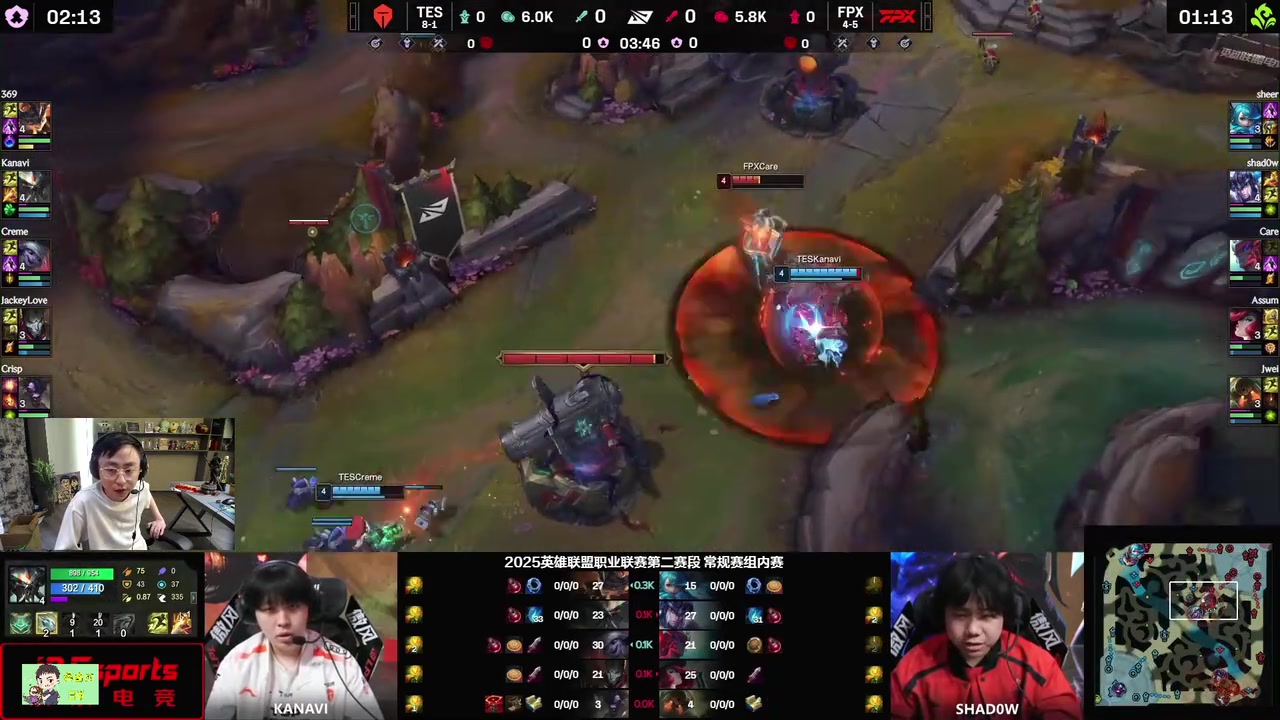Click the green gold-lead arrow beside 0.3K
This screenshot has width=1280, height=720.
(632, 586)
